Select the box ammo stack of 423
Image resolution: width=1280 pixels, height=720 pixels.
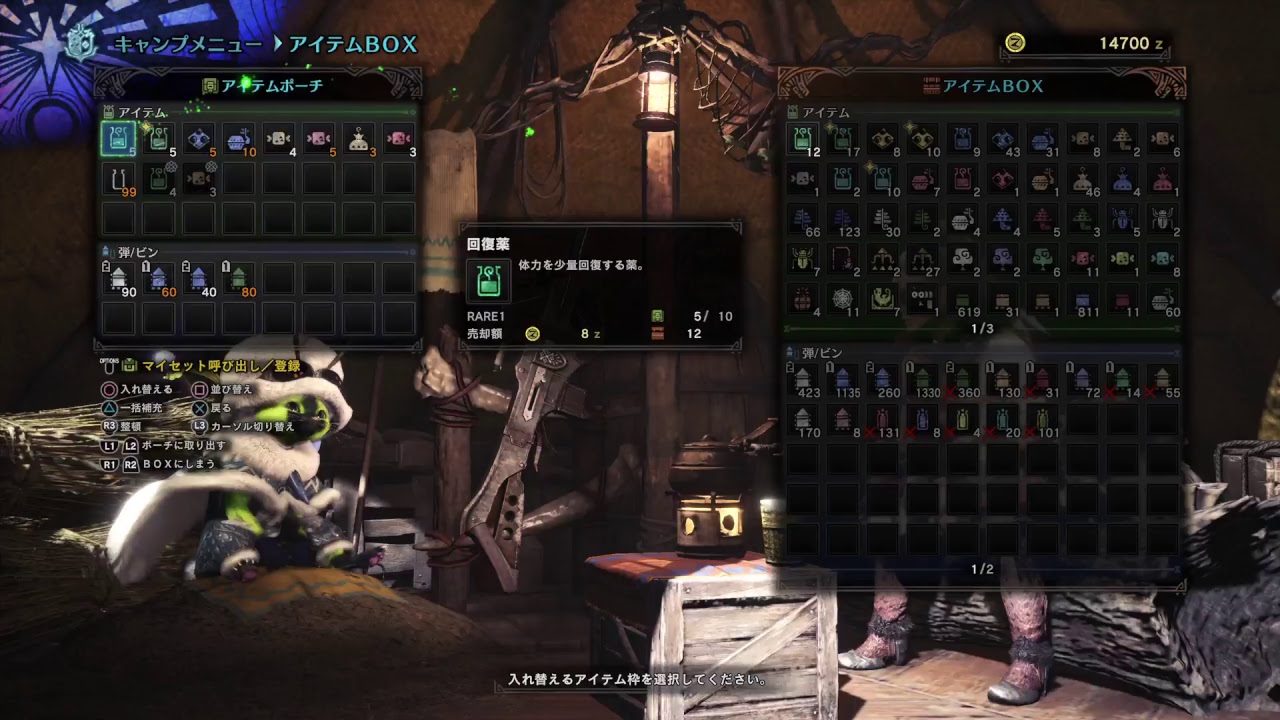click(803, 379)
